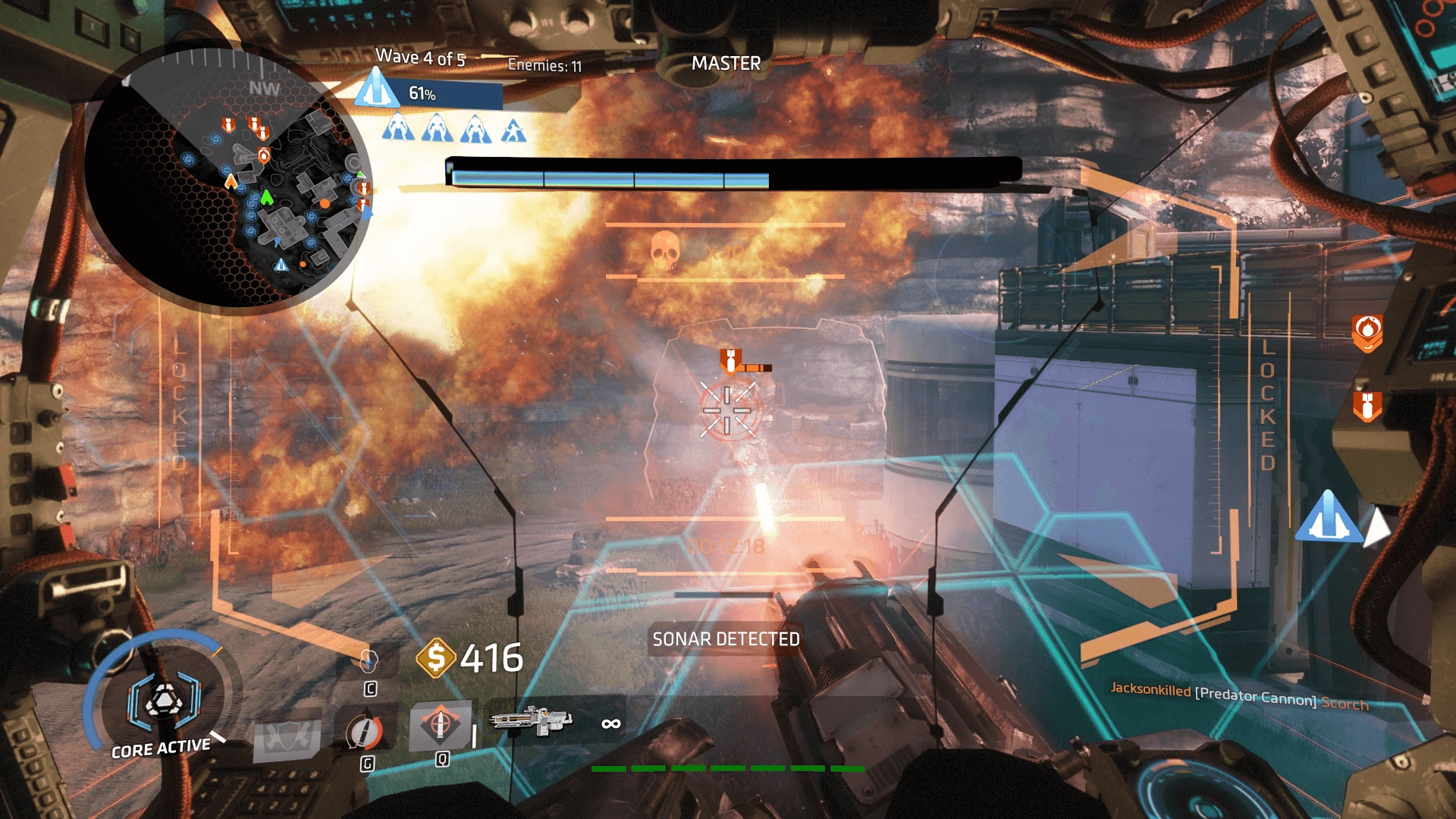Screen dimensions: 1456x819
Task: Trigger the targeted missile ordnance icon
Action: click(x=440, y=724)
